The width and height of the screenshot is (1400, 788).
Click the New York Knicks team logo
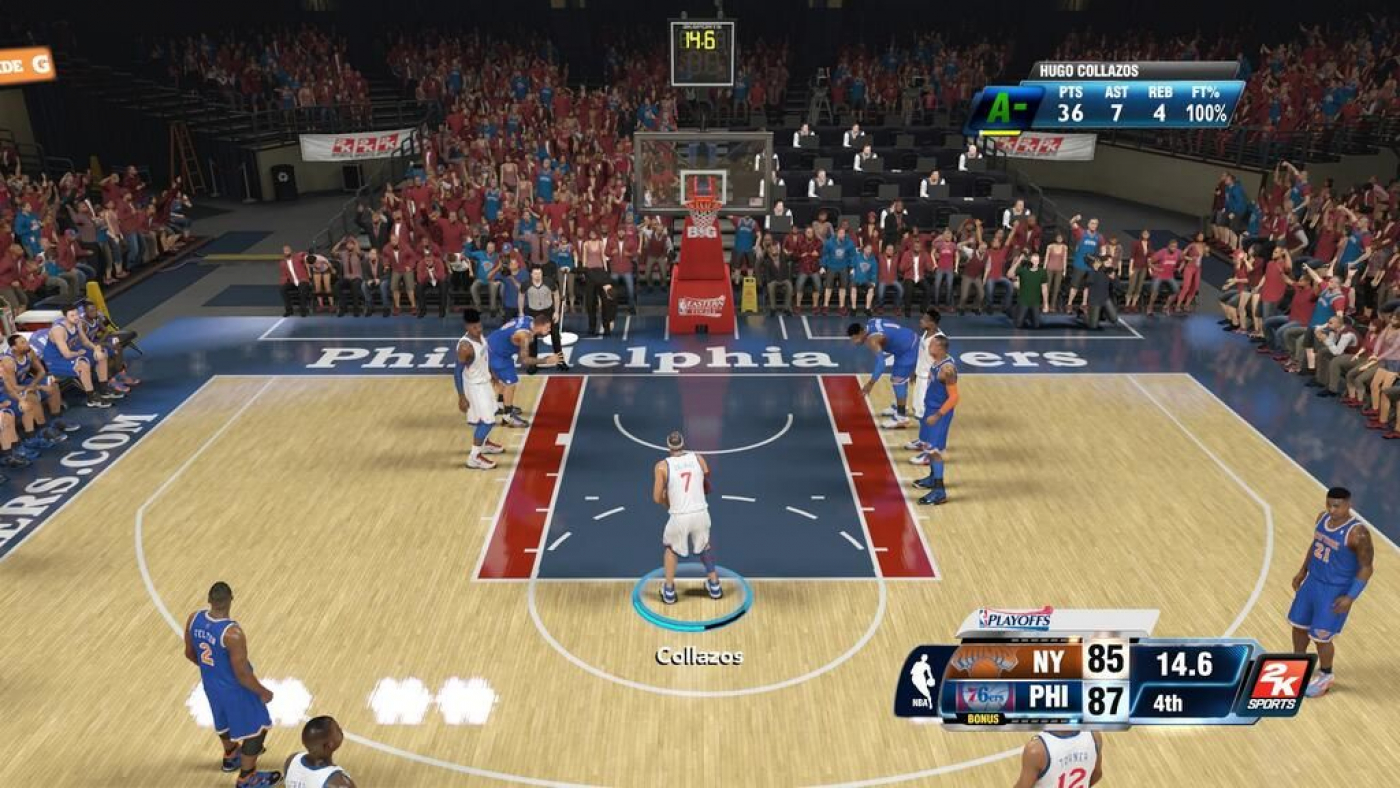(x=983, y=661)
